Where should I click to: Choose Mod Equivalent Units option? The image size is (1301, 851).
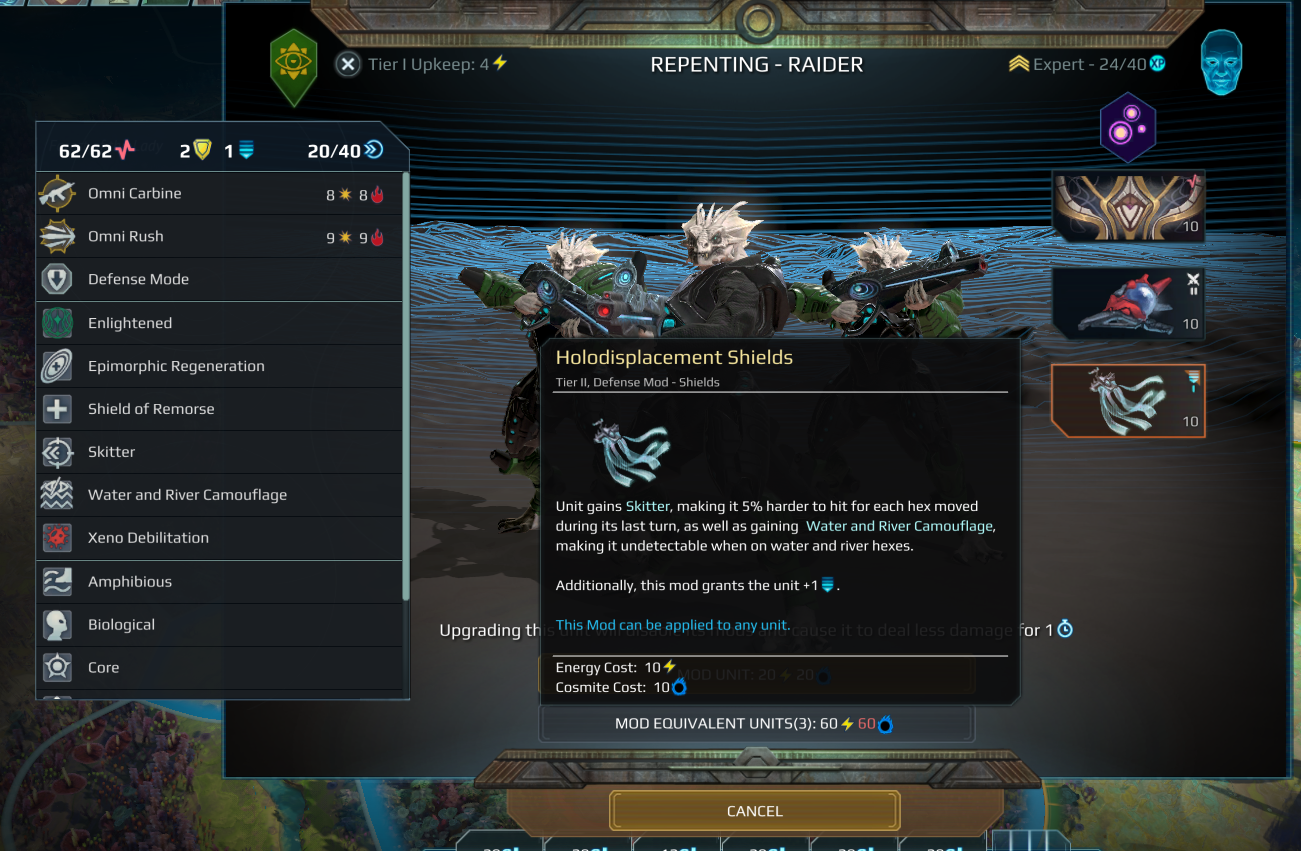(x=755, y=723)
